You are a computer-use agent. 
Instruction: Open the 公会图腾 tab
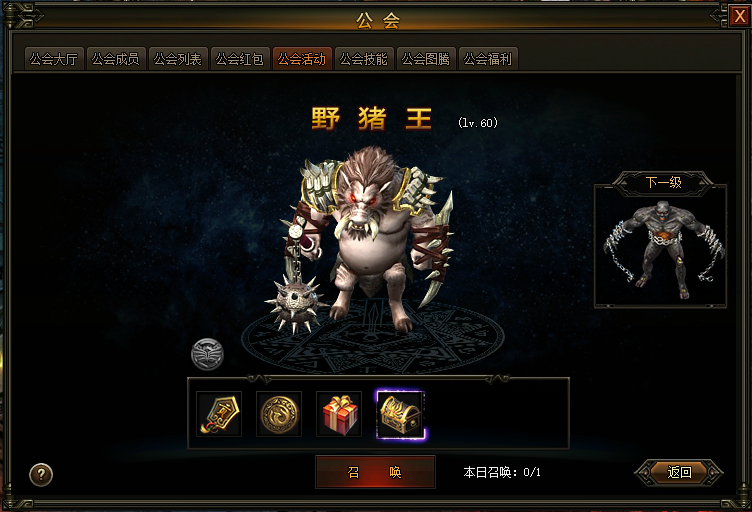[x=426, y=59]
